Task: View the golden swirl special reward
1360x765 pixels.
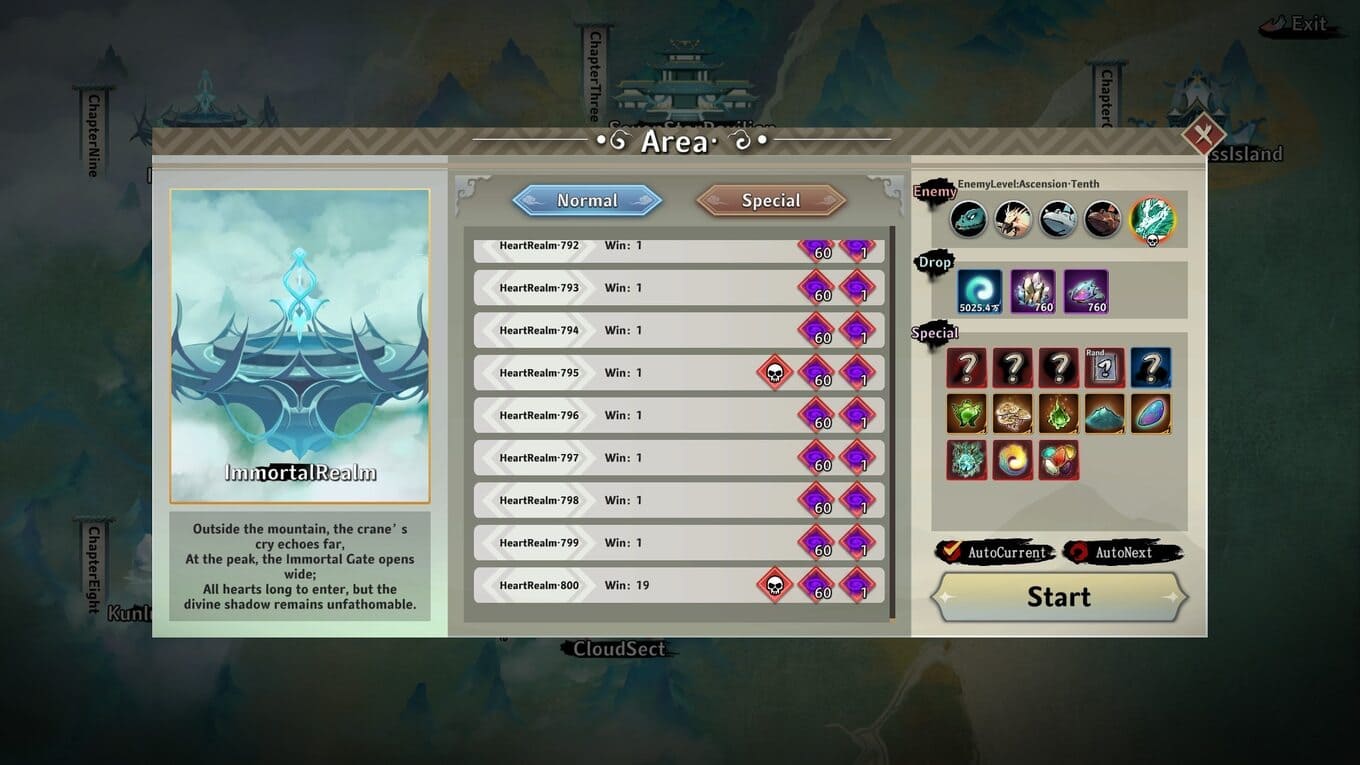Action: click(x=1013, y=460)
